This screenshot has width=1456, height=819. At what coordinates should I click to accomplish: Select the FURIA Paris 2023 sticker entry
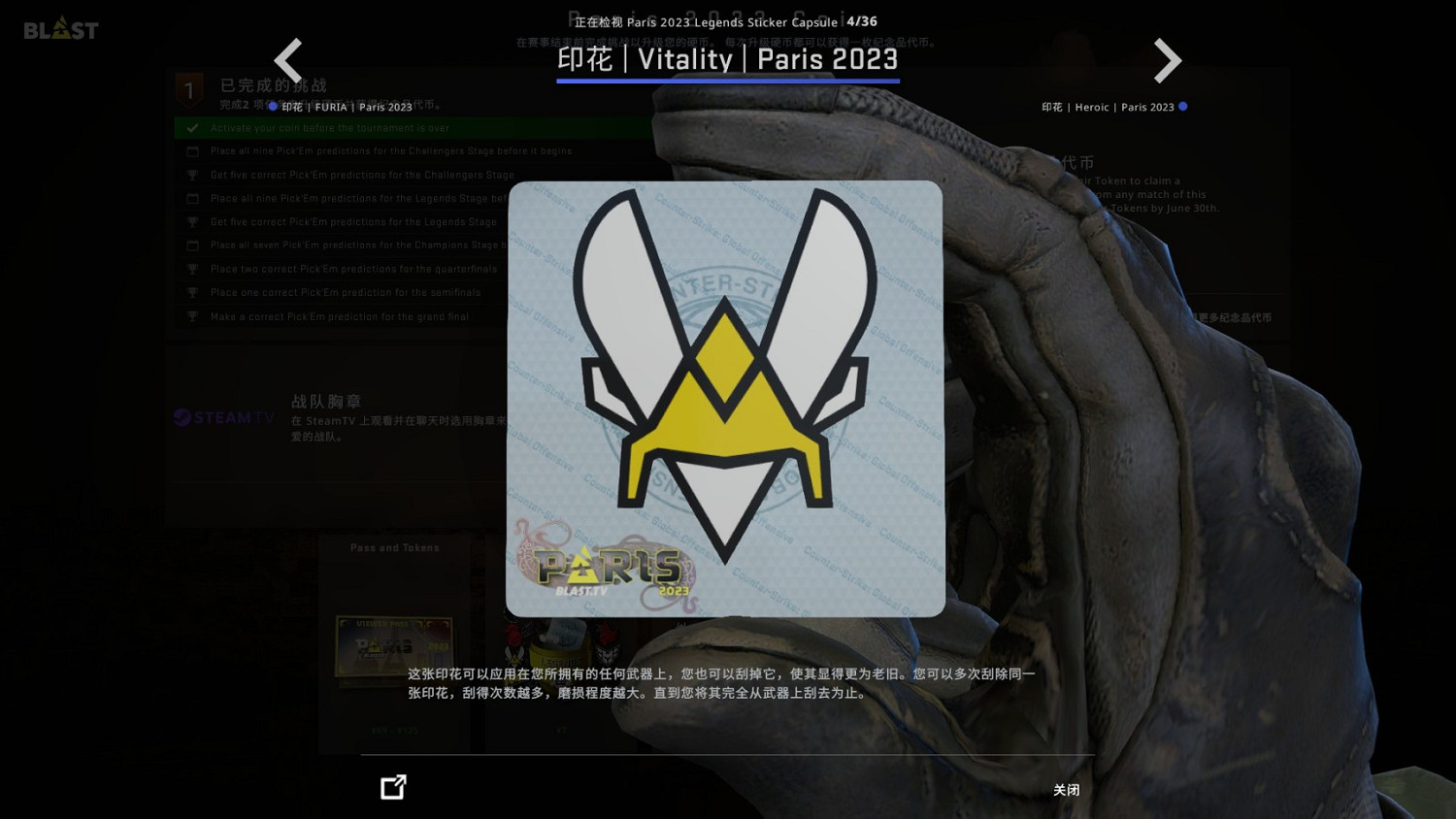pyautogui.click(x=347, y=107)
